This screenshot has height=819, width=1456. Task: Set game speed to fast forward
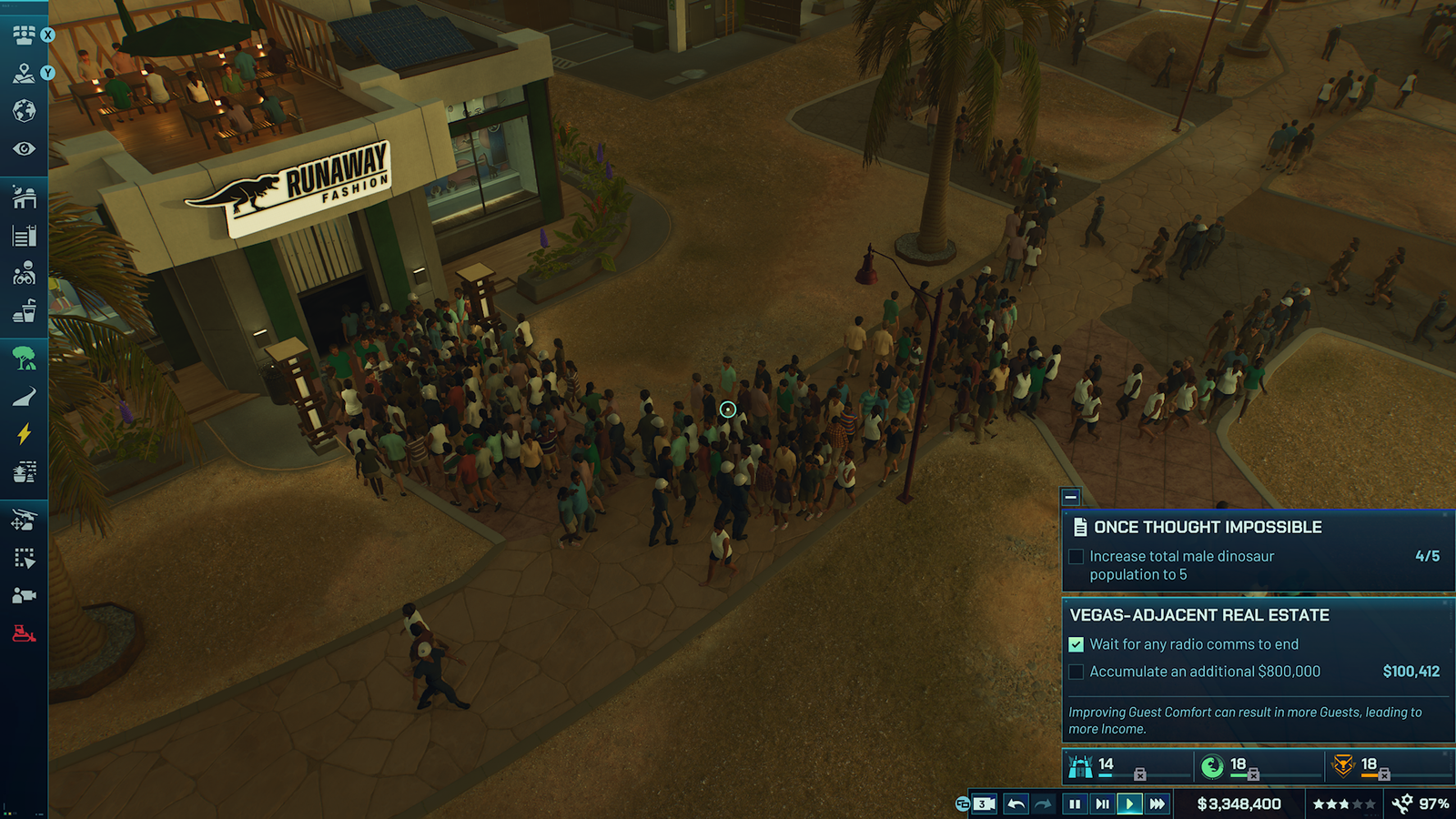tap(1157, 804)
